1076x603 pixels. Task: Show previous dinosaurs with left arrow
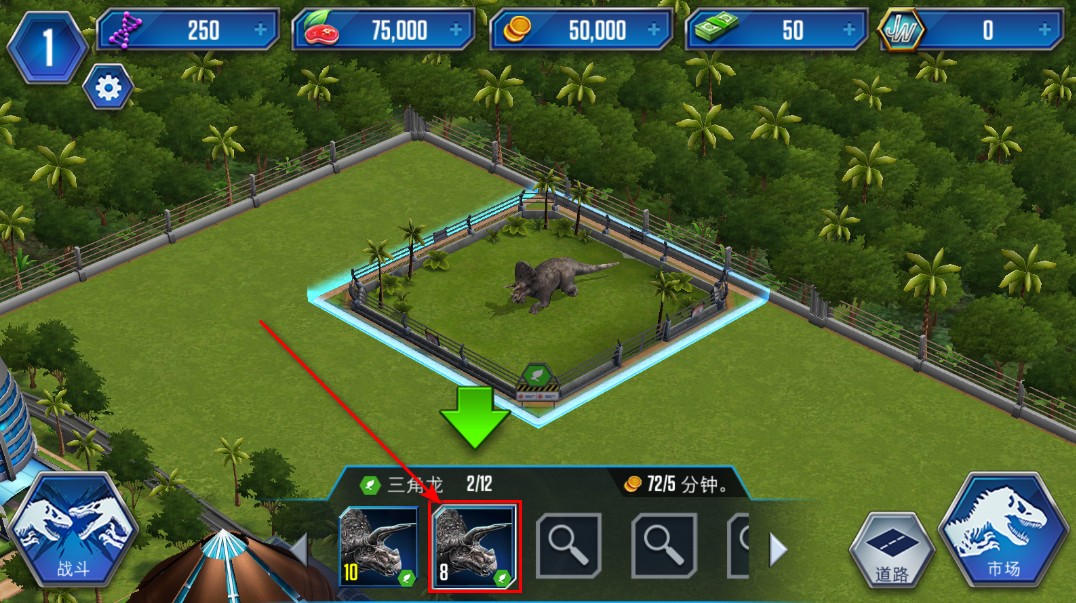298,548
